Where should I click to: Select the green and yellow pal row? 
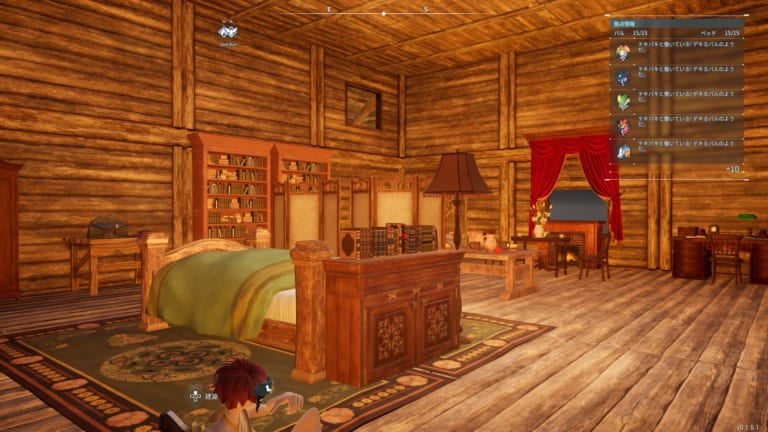(675, 101)
